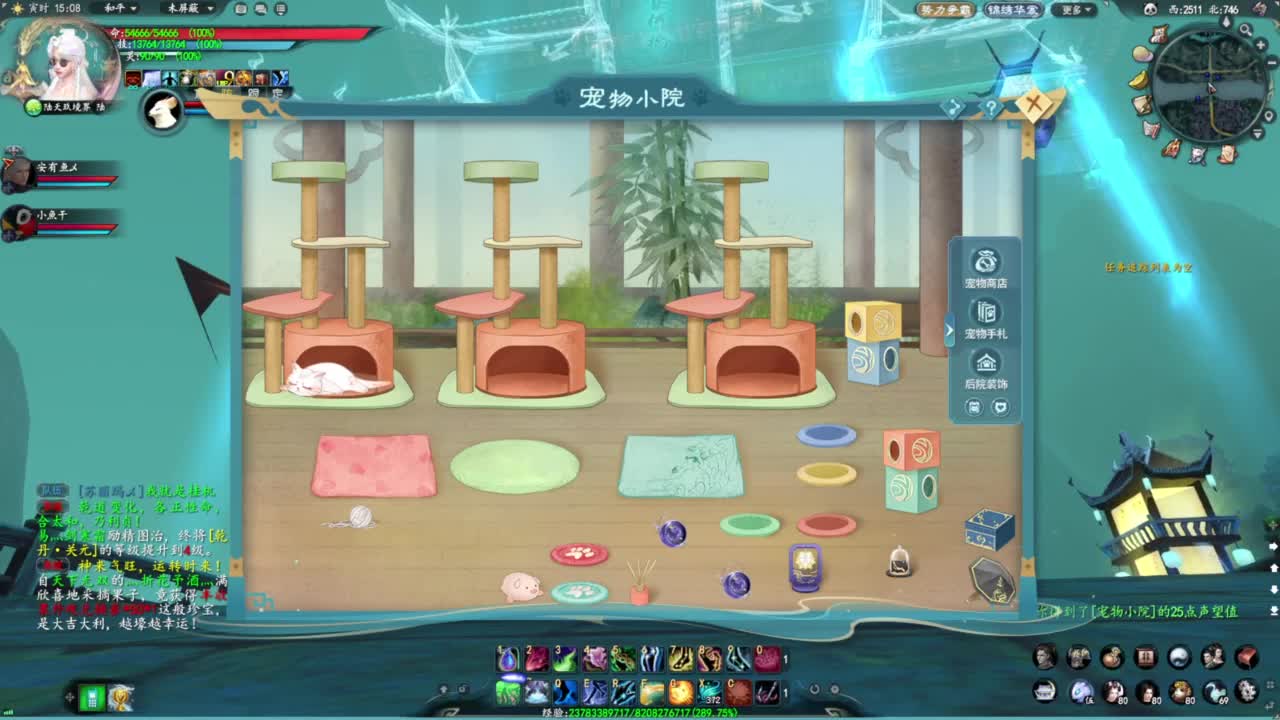The width and height of the screenshot is (1280, 720).
Task: Click the green experience bar at the bottom
Action: click(640, 712)
